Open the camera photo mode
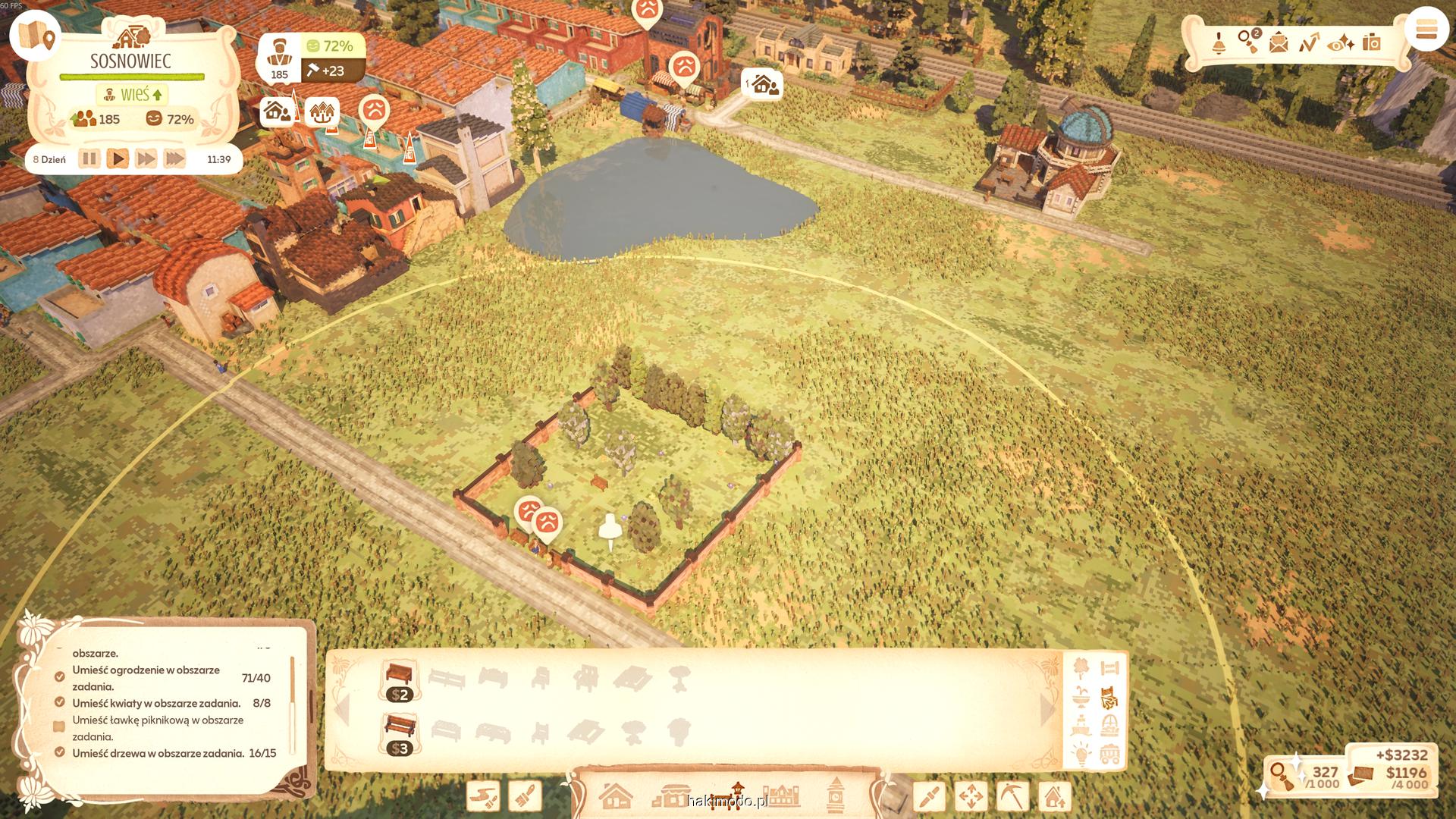This screenshot has height=819, width=1456. (x=1371, y=42)
